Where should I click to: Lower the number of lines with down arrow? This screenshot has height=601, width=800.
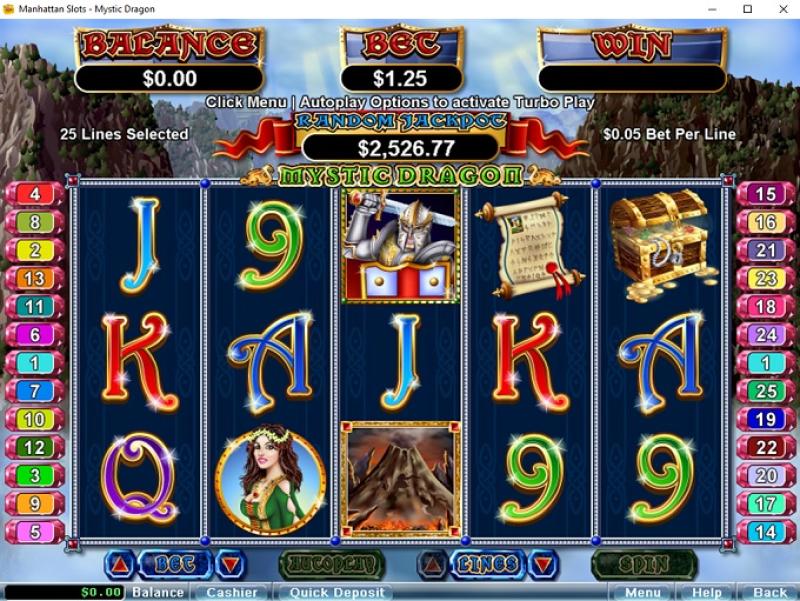(542, 565)
